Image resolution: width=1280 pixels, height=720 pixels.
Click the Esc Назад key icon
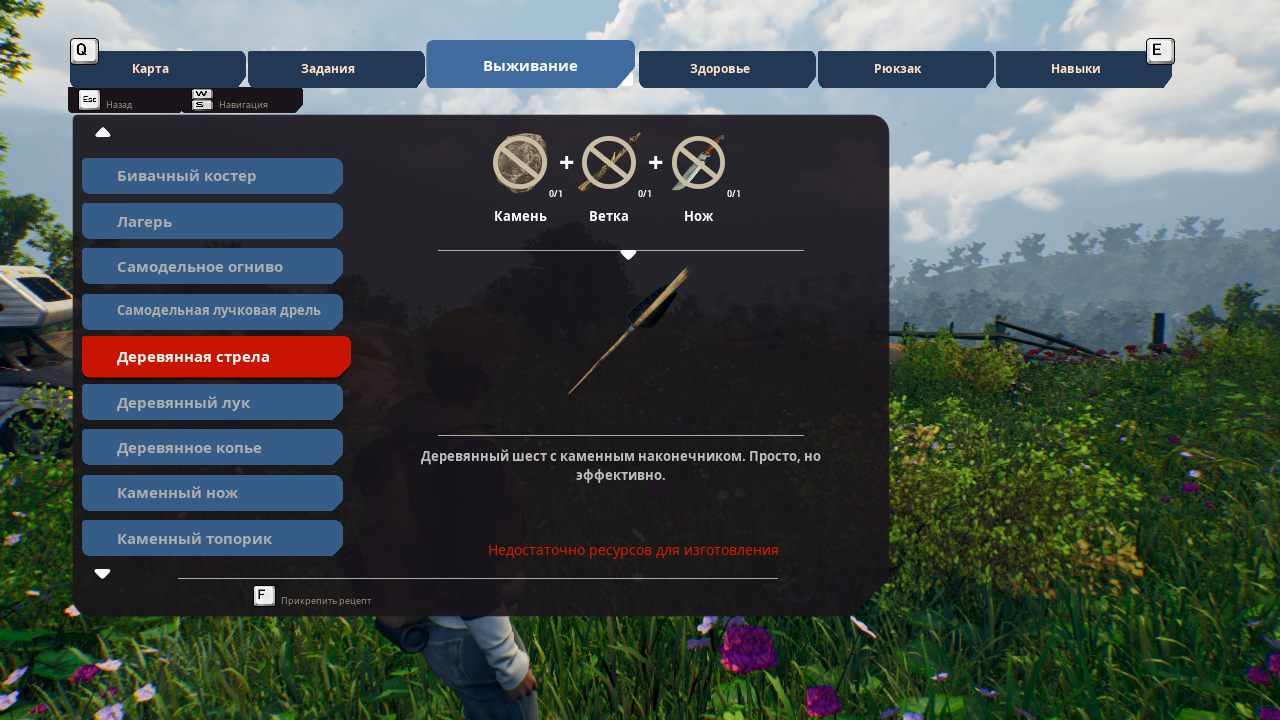[x=90, y=100]
